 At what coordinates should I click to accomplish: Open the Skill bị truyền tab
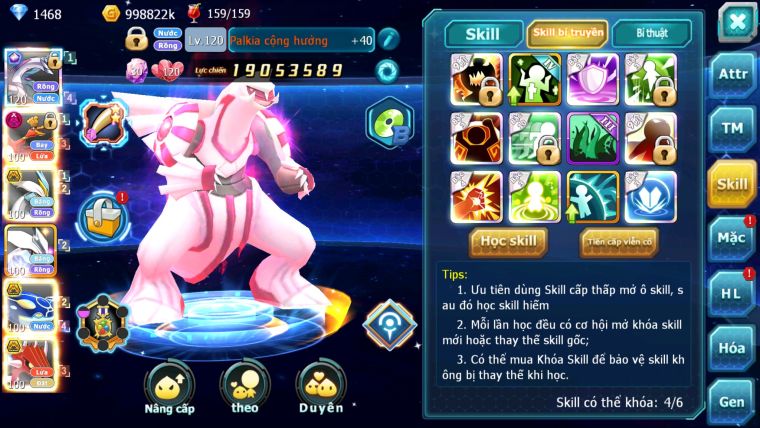[x=567, y=33]
